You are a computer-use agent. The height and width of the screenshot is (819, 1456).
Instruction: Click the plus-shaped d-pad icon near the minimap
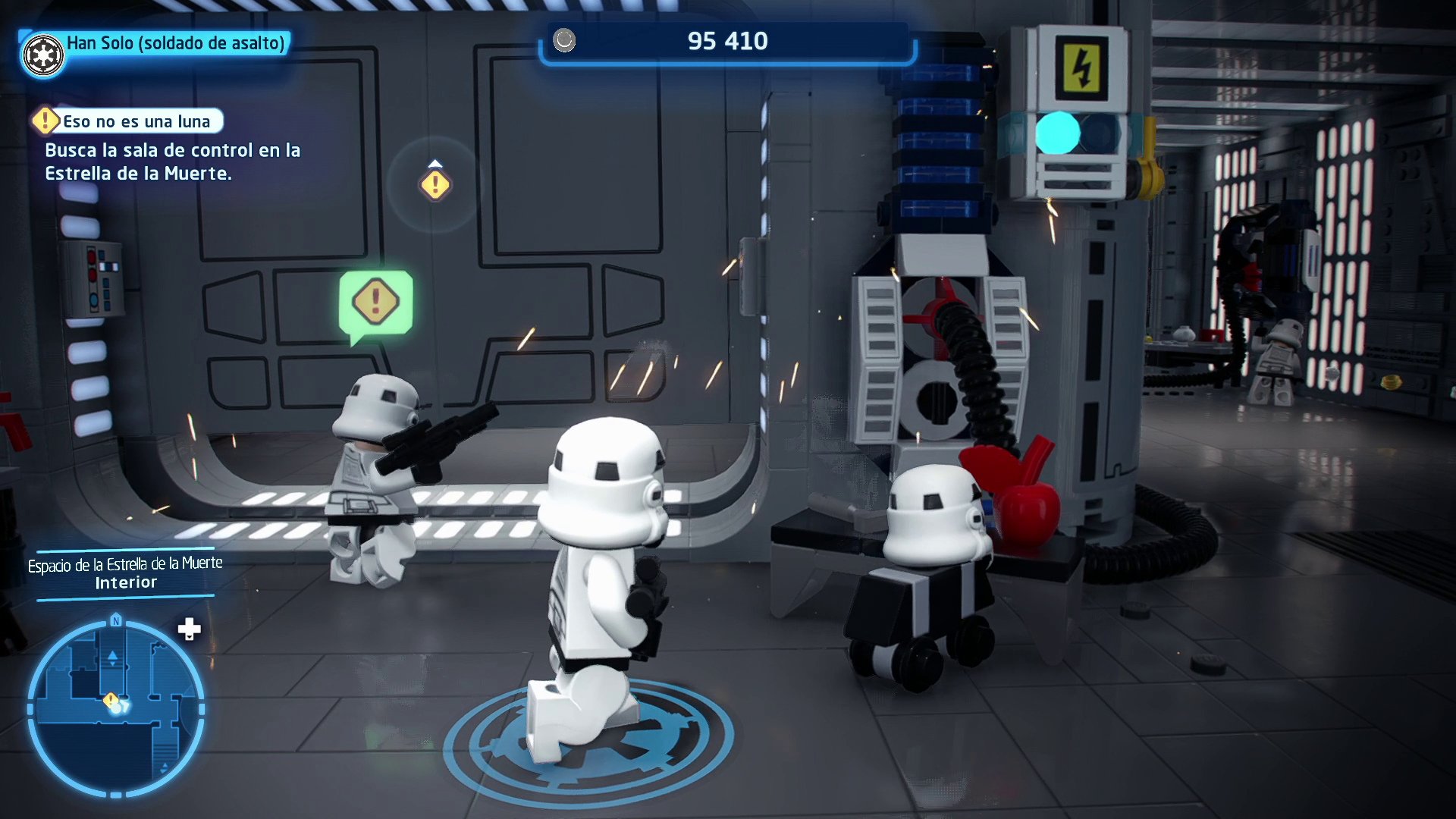189,629
